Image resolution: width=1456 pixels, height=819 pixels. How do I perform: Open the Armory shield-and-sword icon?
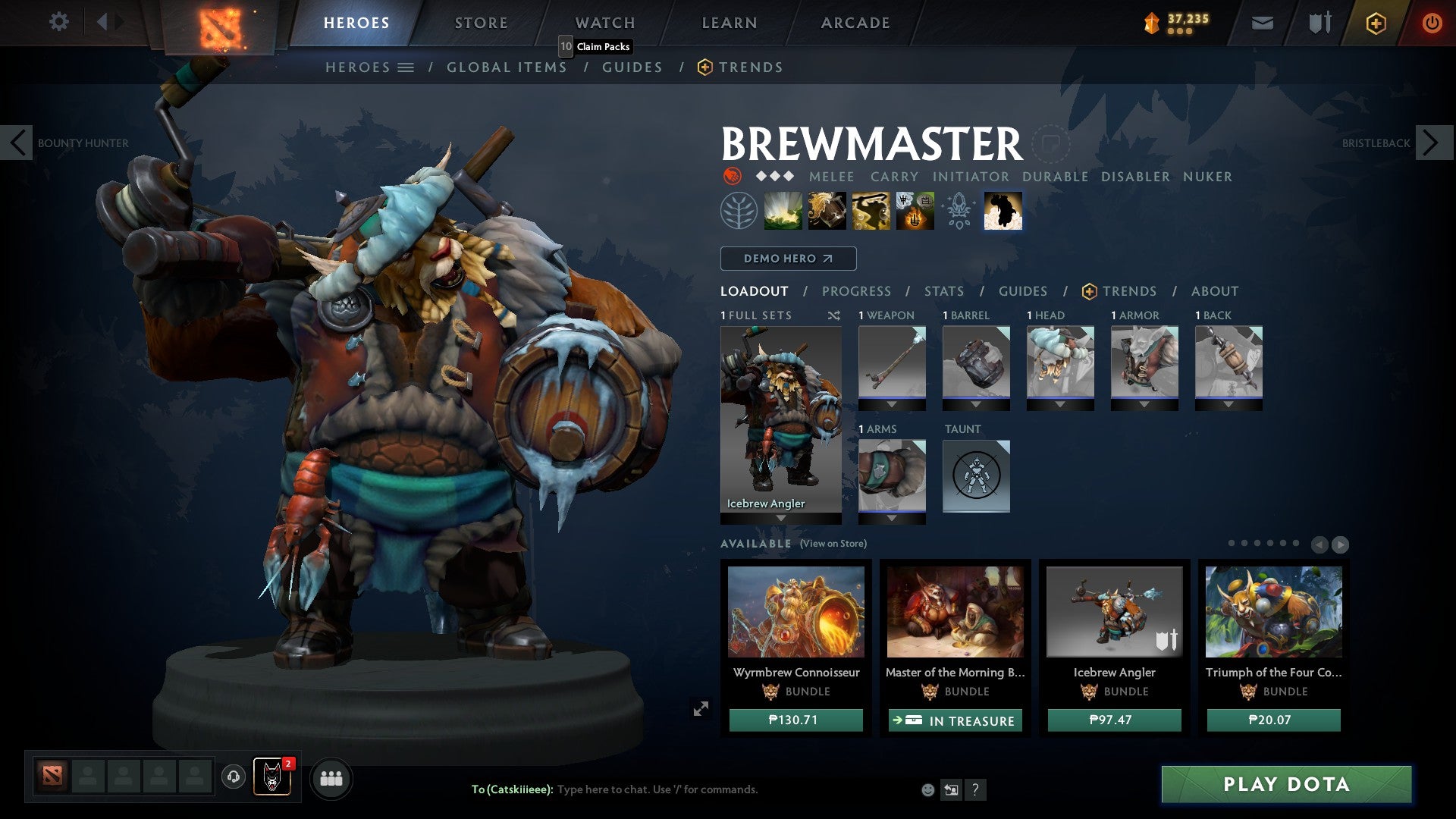(x=1319, y=22)
